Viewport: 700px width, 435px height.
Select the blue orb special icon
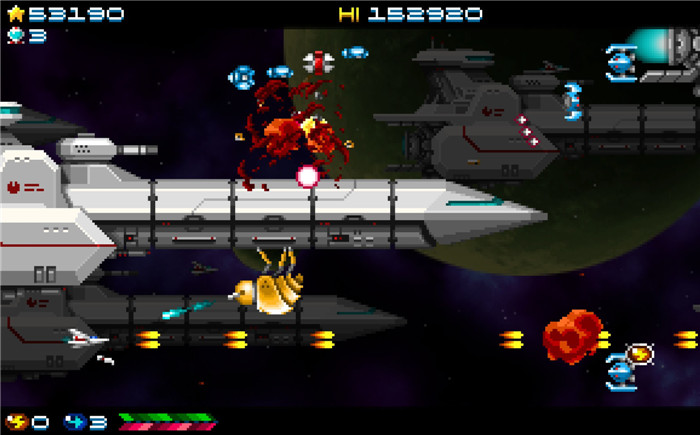75,421
